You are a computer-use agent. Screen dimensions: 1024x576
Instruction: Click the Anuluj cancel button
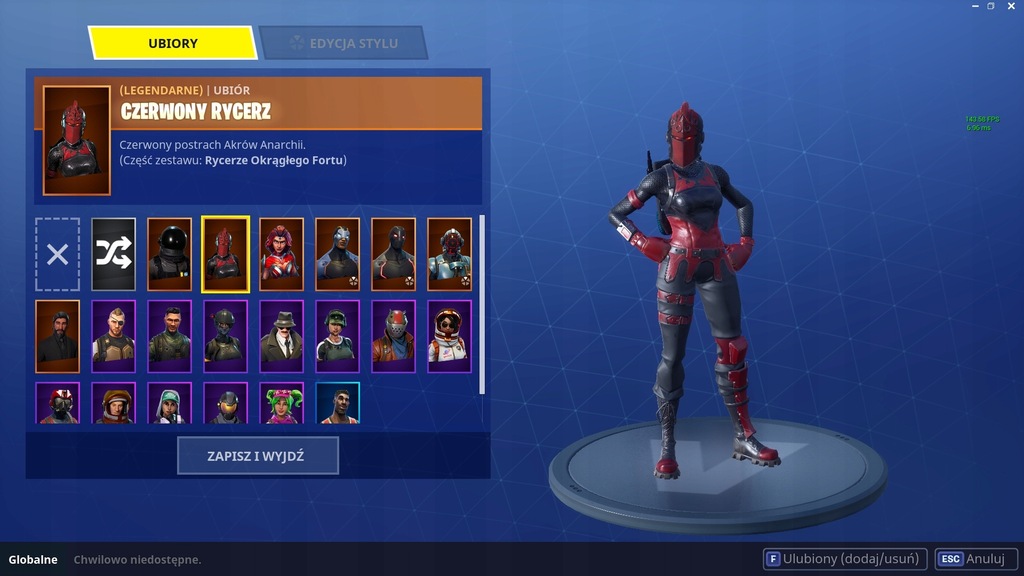(x=976, y=559)
